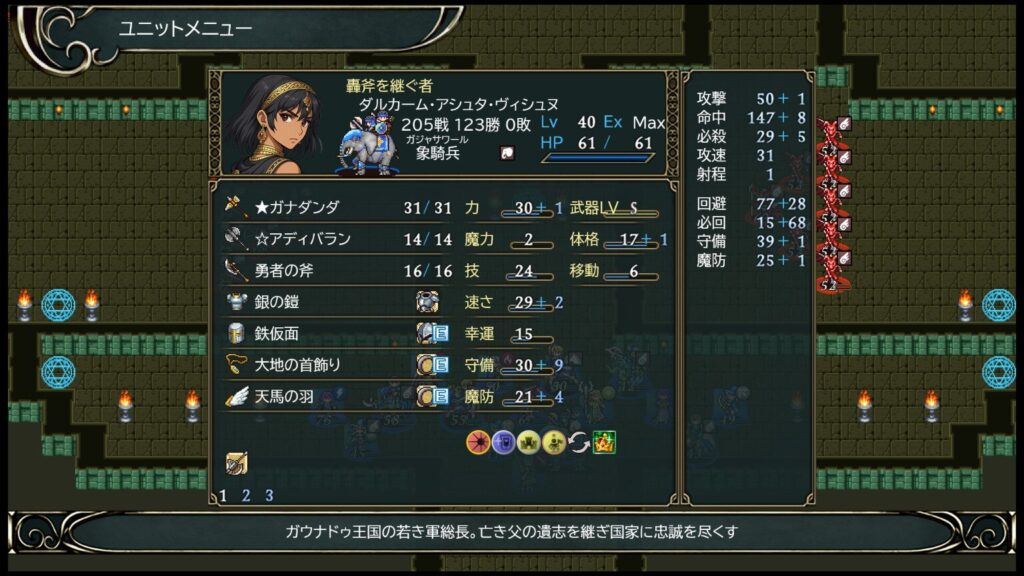The height and width of the screenshot is (576, 1024).
Task: Click the white circular arrows swap icon
Action: click(579, 441)
